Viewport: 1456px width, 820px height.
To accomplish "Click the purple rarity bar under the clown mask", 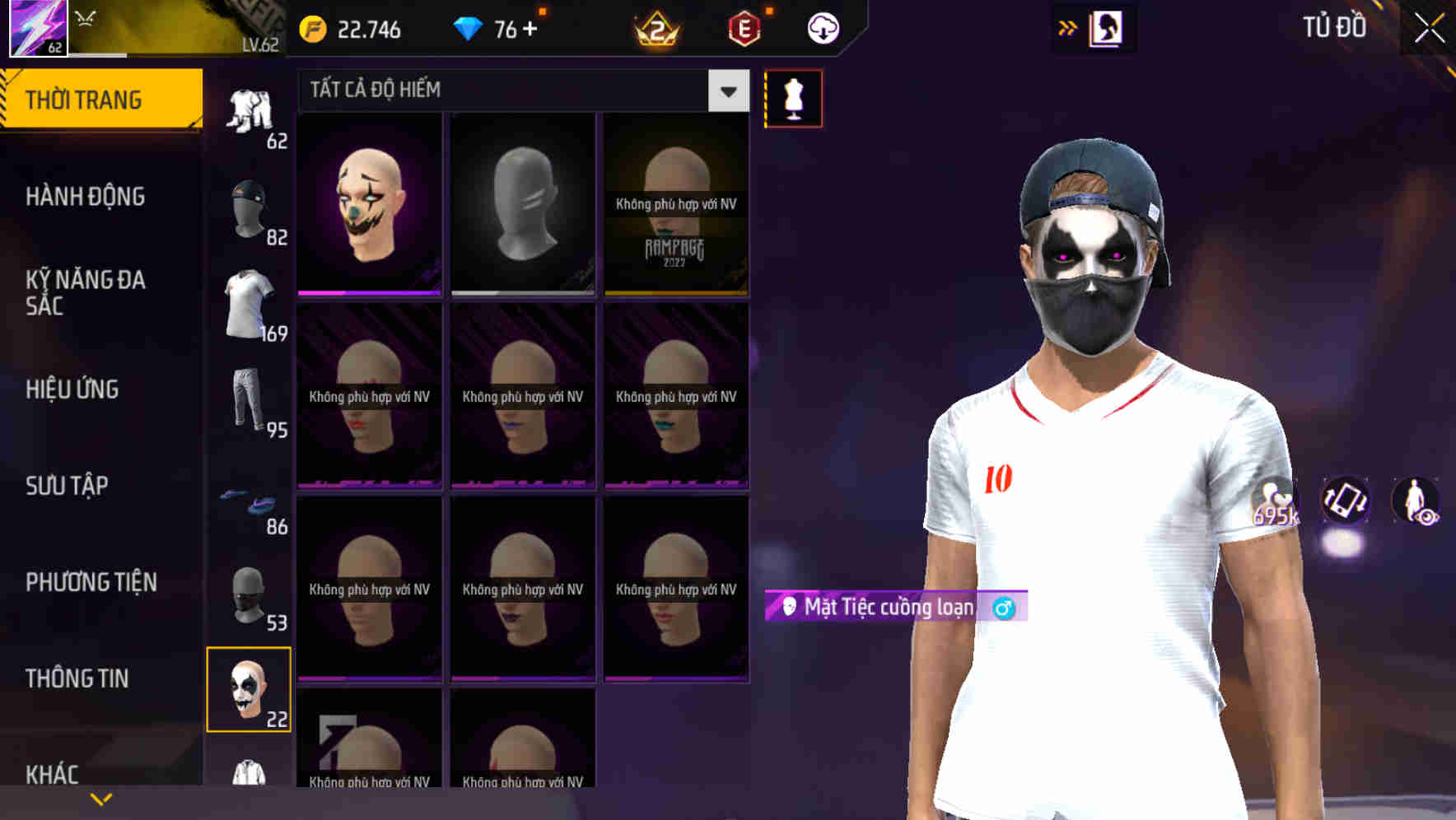I will tap(368, 291).
